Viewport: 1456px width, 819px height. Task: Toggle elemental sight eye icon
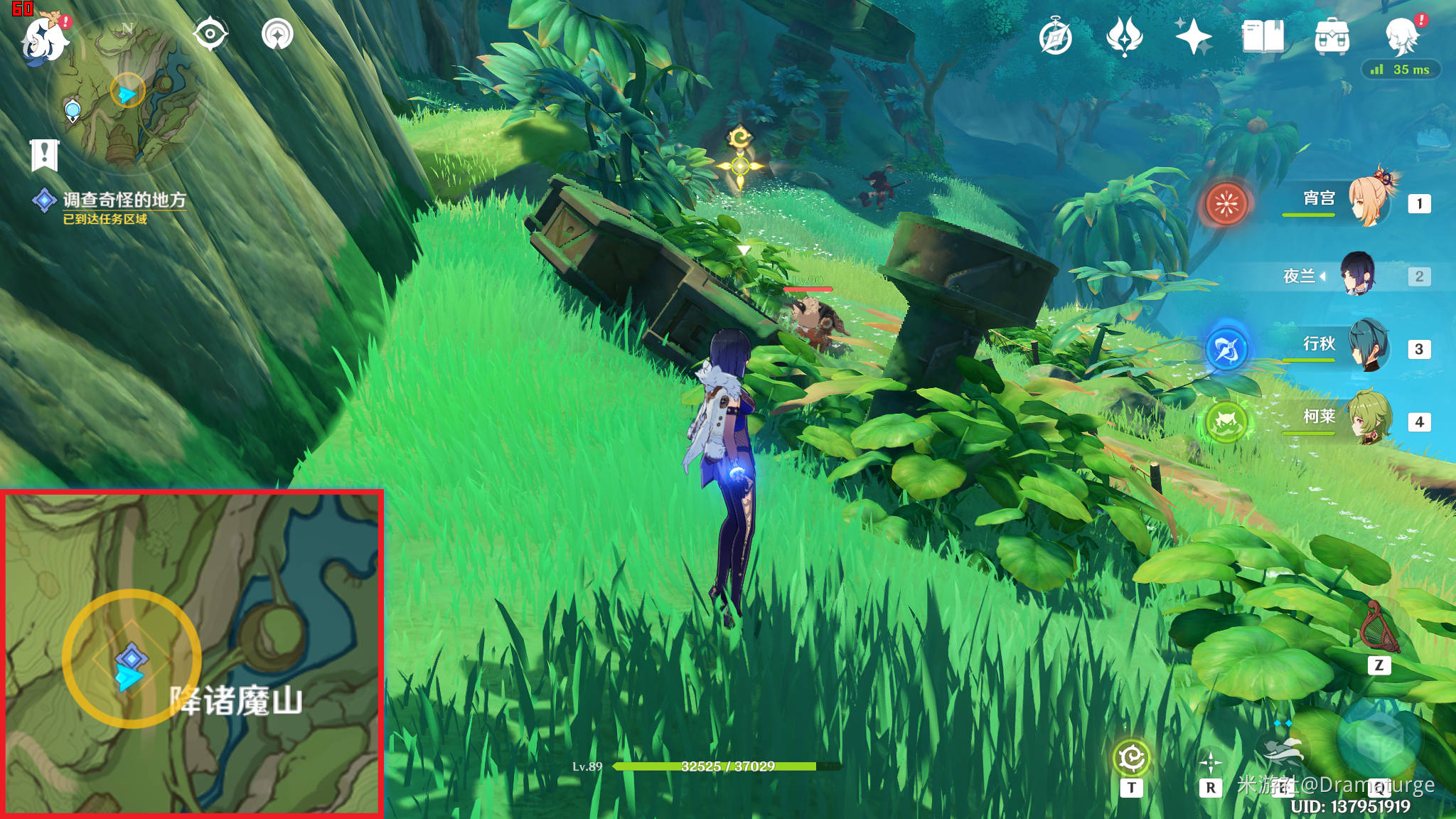210,34
